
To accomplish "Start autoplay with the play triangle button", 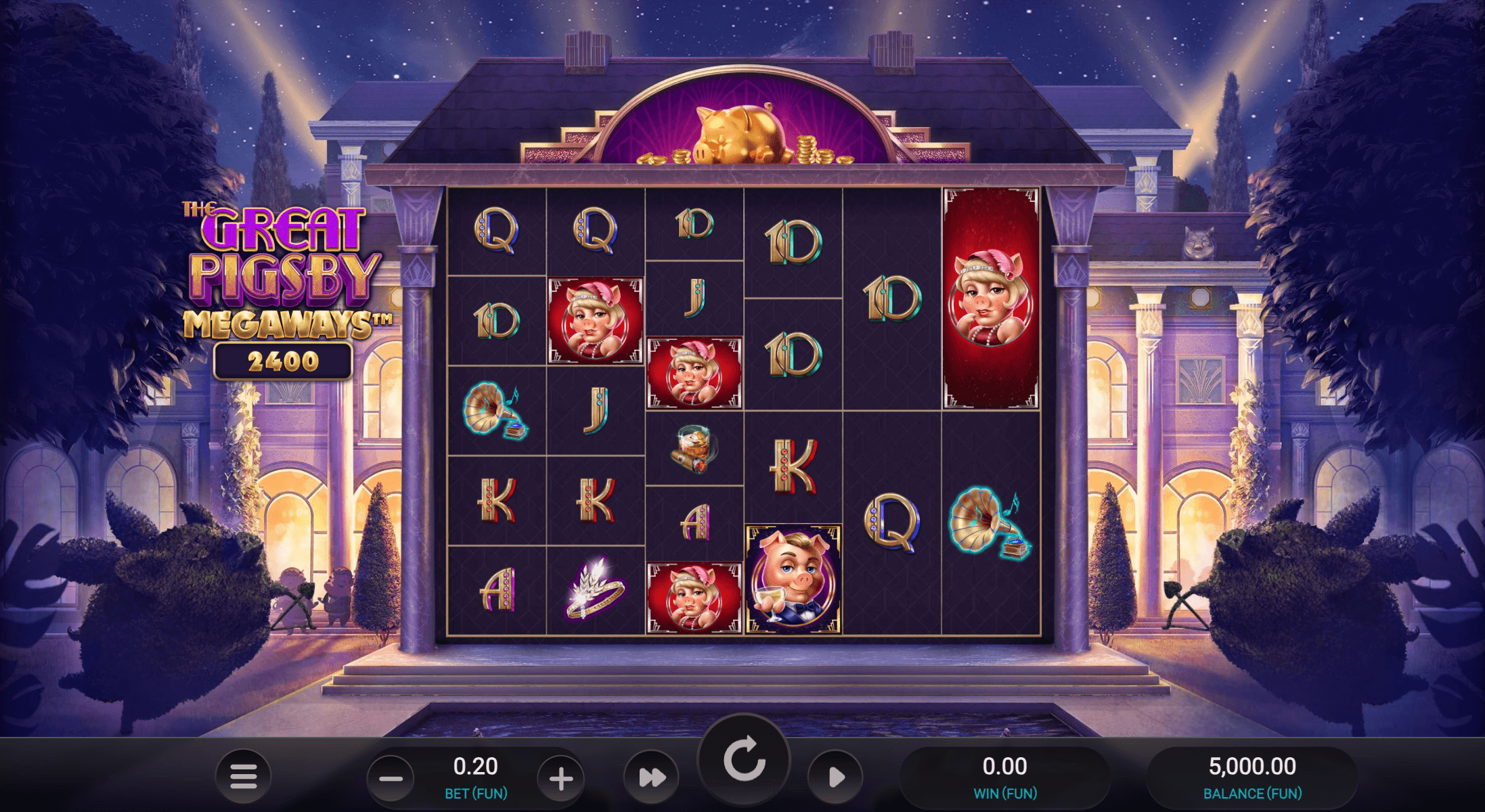I will [836, 777].
